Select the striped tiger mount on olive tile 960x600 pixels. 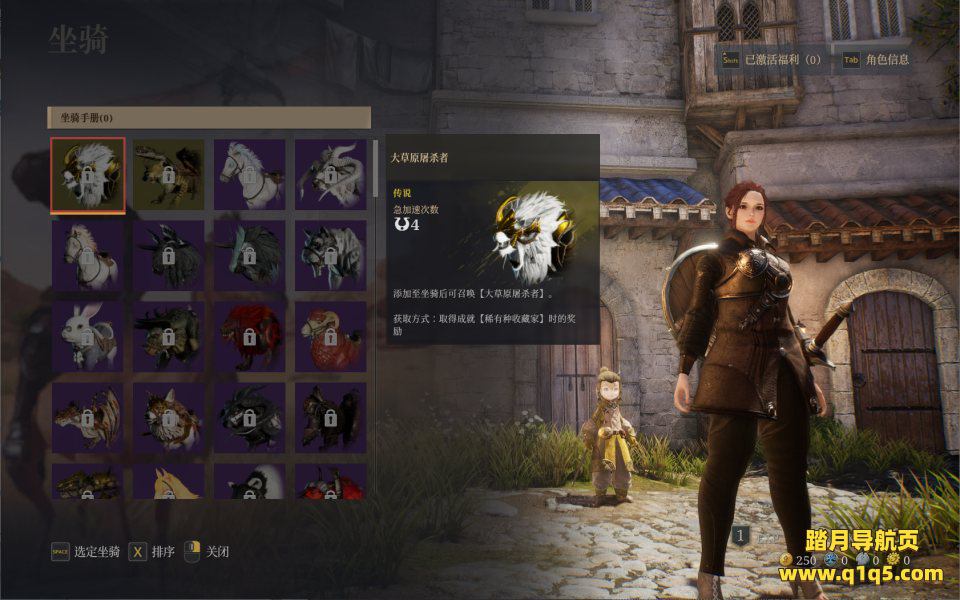[168, 175]
